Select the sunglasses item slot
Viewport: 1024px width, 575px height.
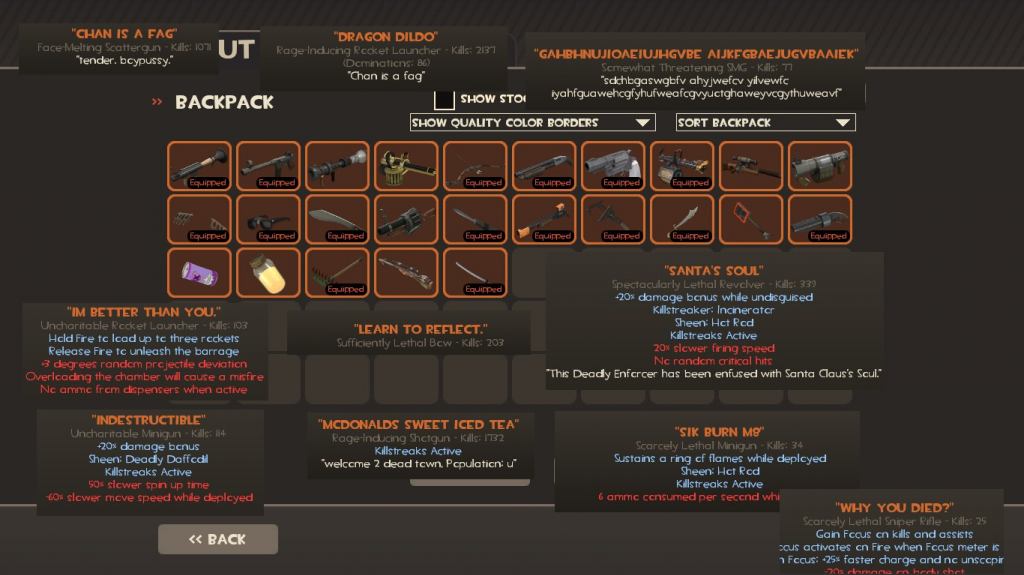coord(268,219)
